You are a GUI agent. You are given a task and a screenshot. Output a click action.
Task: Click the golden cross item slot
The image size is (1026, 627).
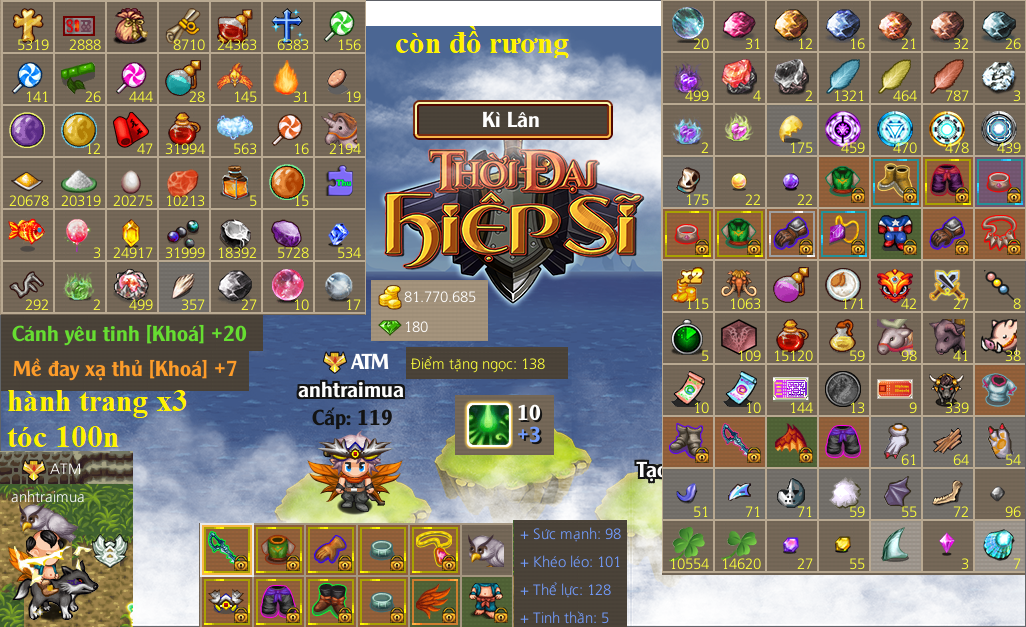[32, 26]
